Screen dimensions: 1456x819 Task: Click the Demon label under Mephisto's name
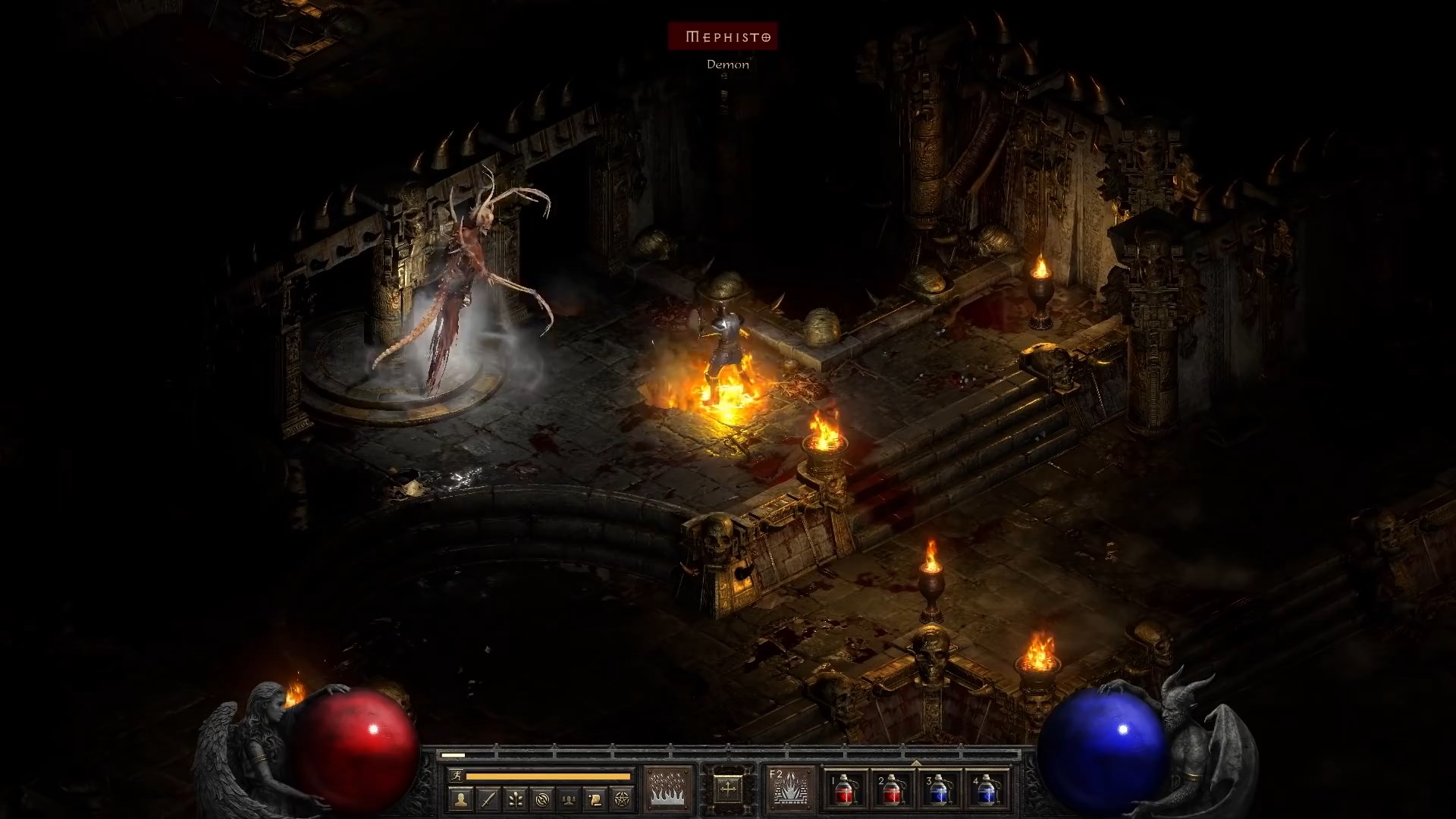click(727, 65)
